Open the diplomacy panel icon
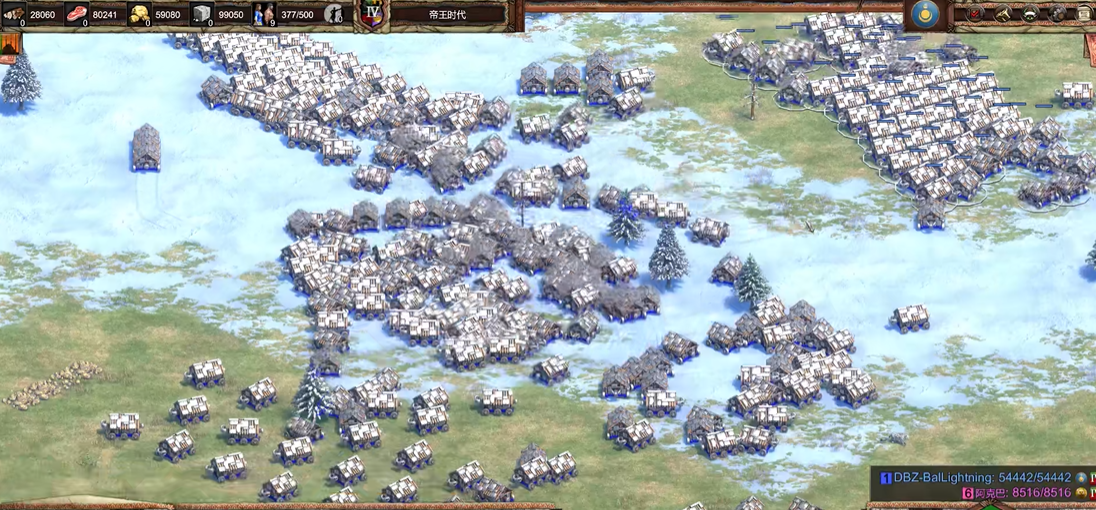The image size is (1096, 510). [1030, 14]
